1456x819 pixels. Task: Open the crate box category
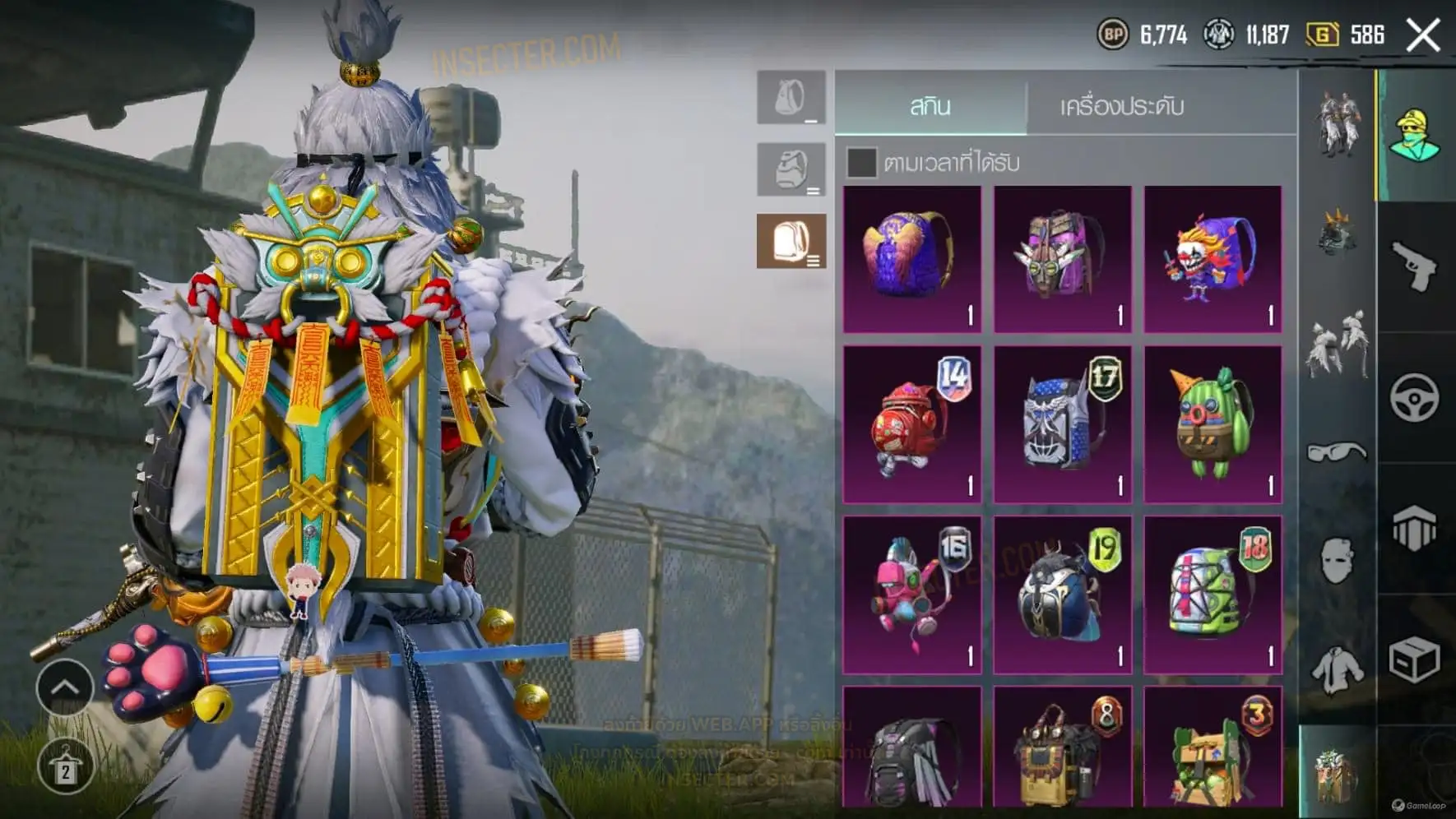click(1415, 659)
